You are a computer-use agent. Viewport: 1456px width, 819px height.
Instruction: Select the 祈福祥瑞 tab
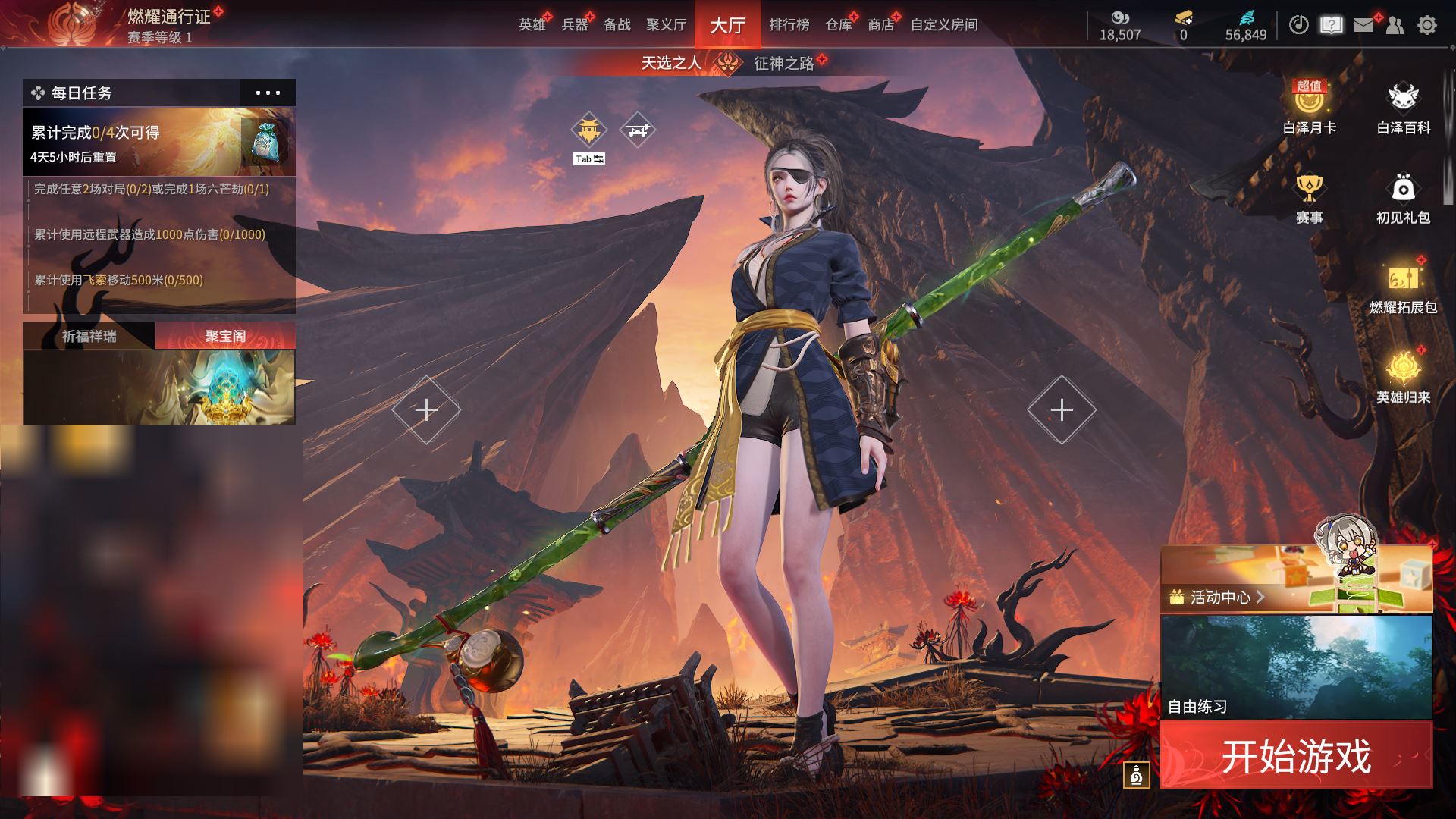[89, 336]
